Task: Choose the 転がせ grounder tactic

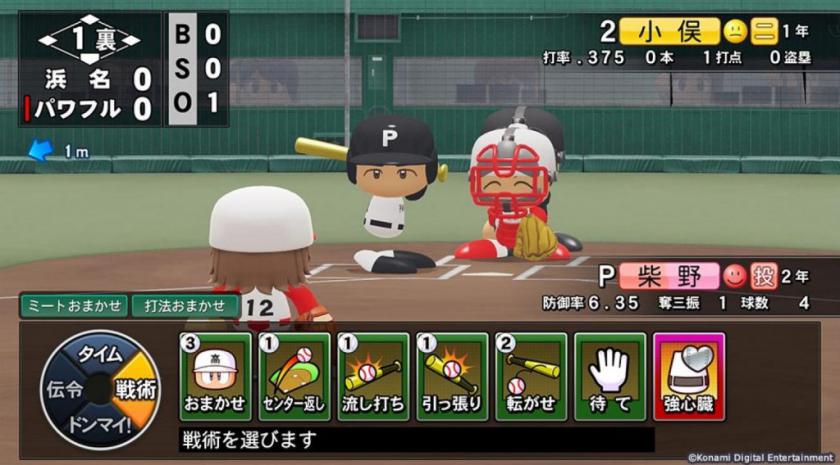Action: click(531, 377)
